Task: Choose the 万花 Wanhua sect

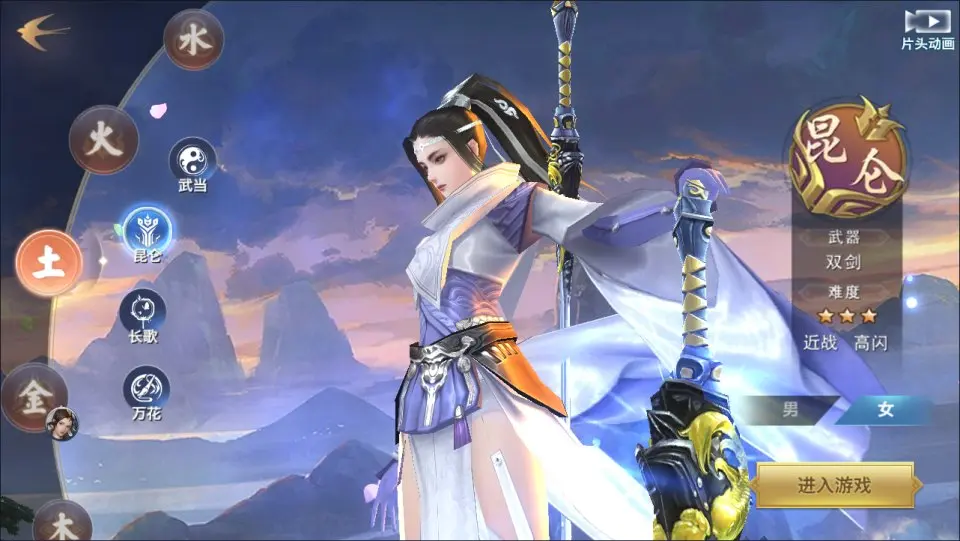Action: point(146,388)
